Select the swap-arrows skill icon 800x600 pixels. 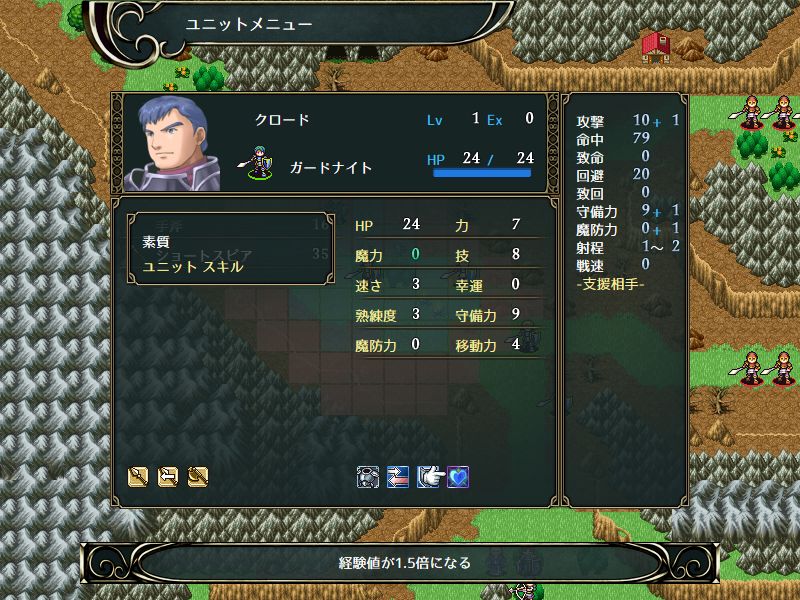397,477
